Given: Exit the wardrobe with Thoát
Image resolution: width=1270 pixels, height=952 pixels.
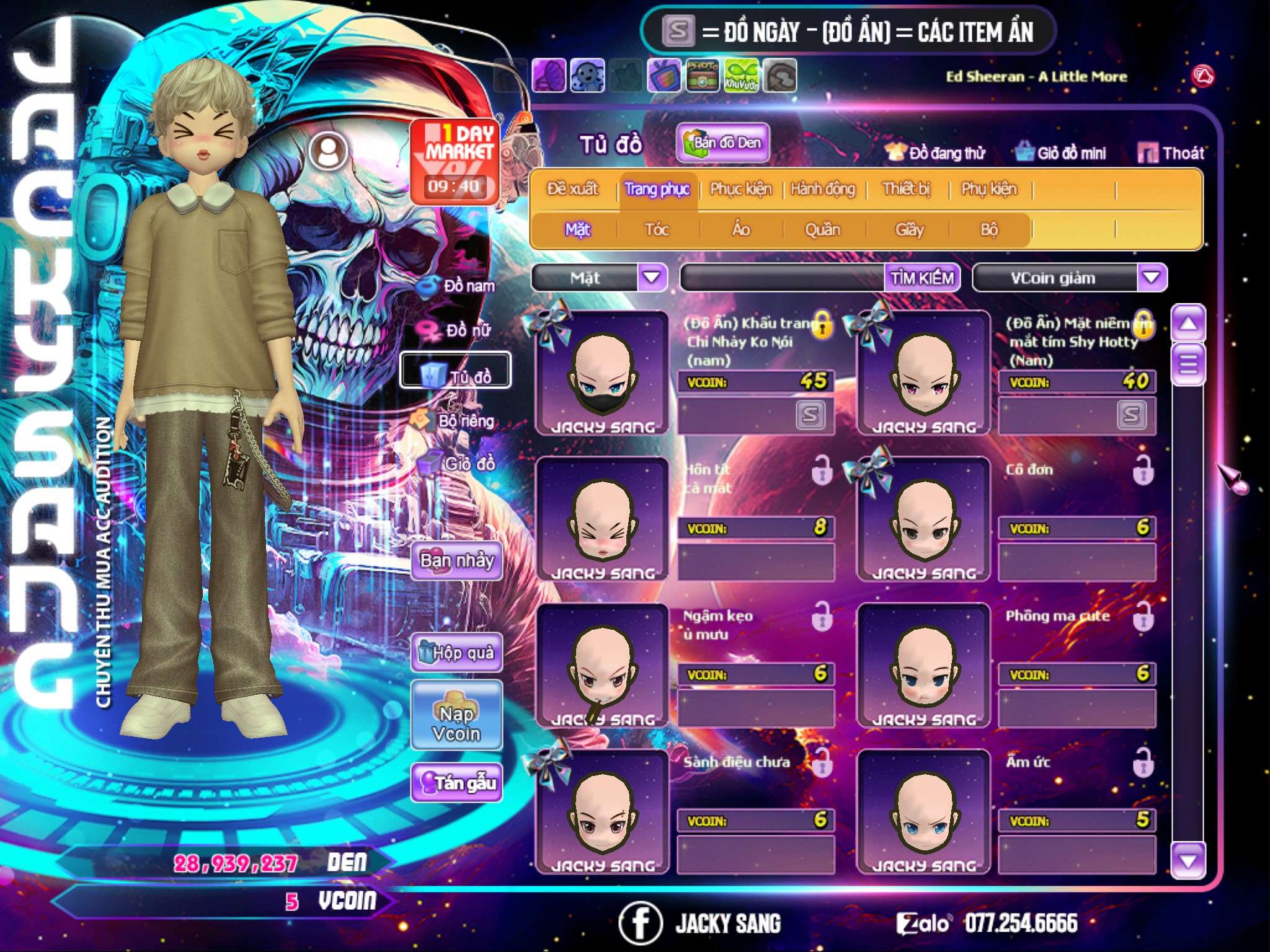Looking at the screenshot, I should point(1171,152).
